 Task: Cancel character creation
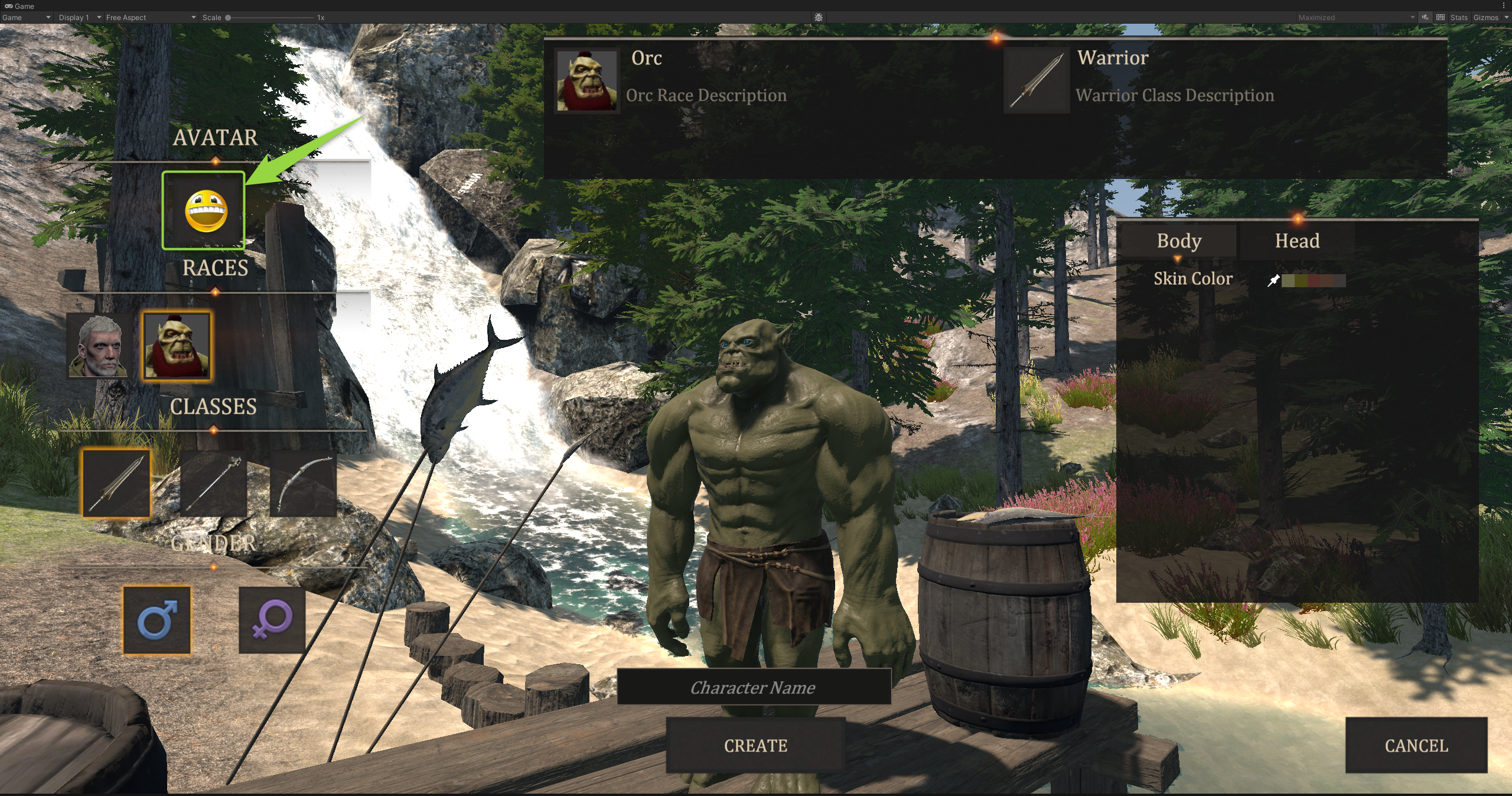tap(1416, 745)
